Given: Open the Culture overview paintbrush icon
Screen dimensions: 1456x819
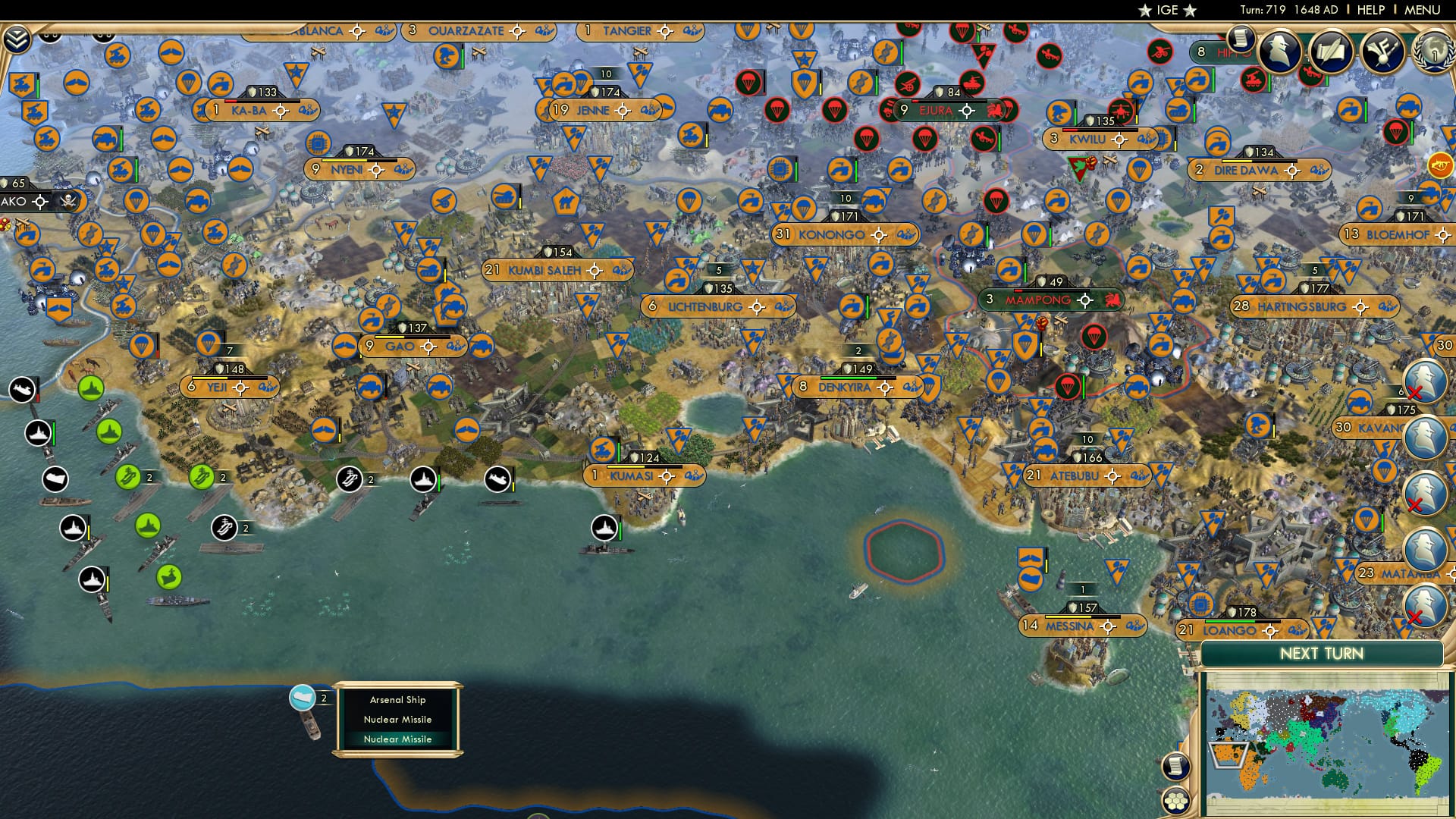Looking at the screenshot, I should coord(1382,52).
